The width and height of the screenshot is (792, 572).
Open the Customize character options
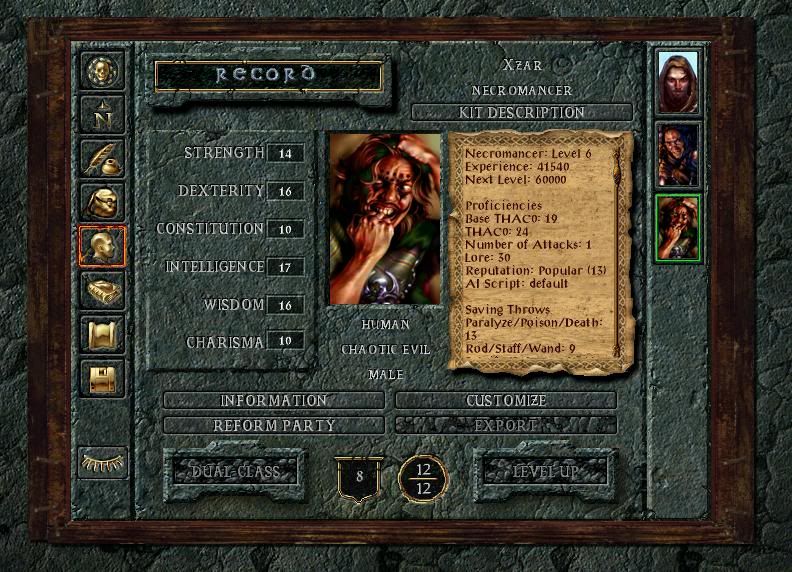506,401
